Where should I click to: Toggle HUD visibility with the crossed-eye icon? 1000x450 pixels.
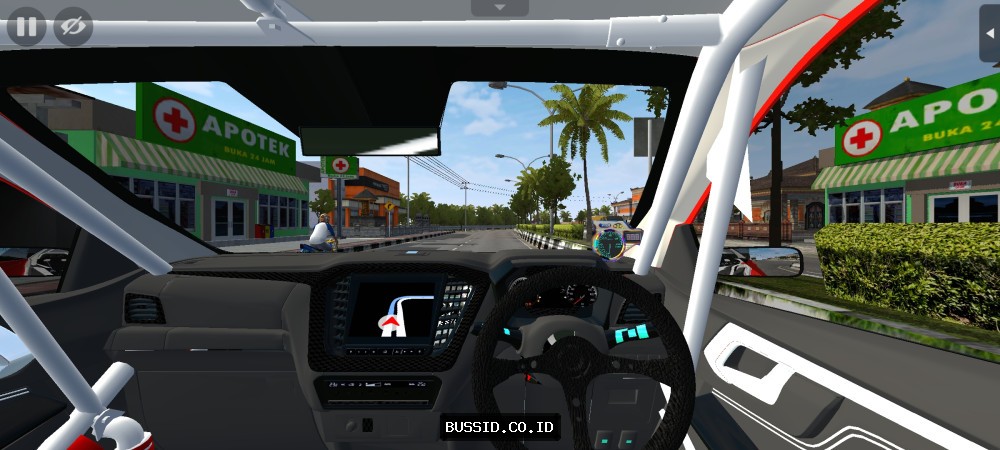[73, 26]
